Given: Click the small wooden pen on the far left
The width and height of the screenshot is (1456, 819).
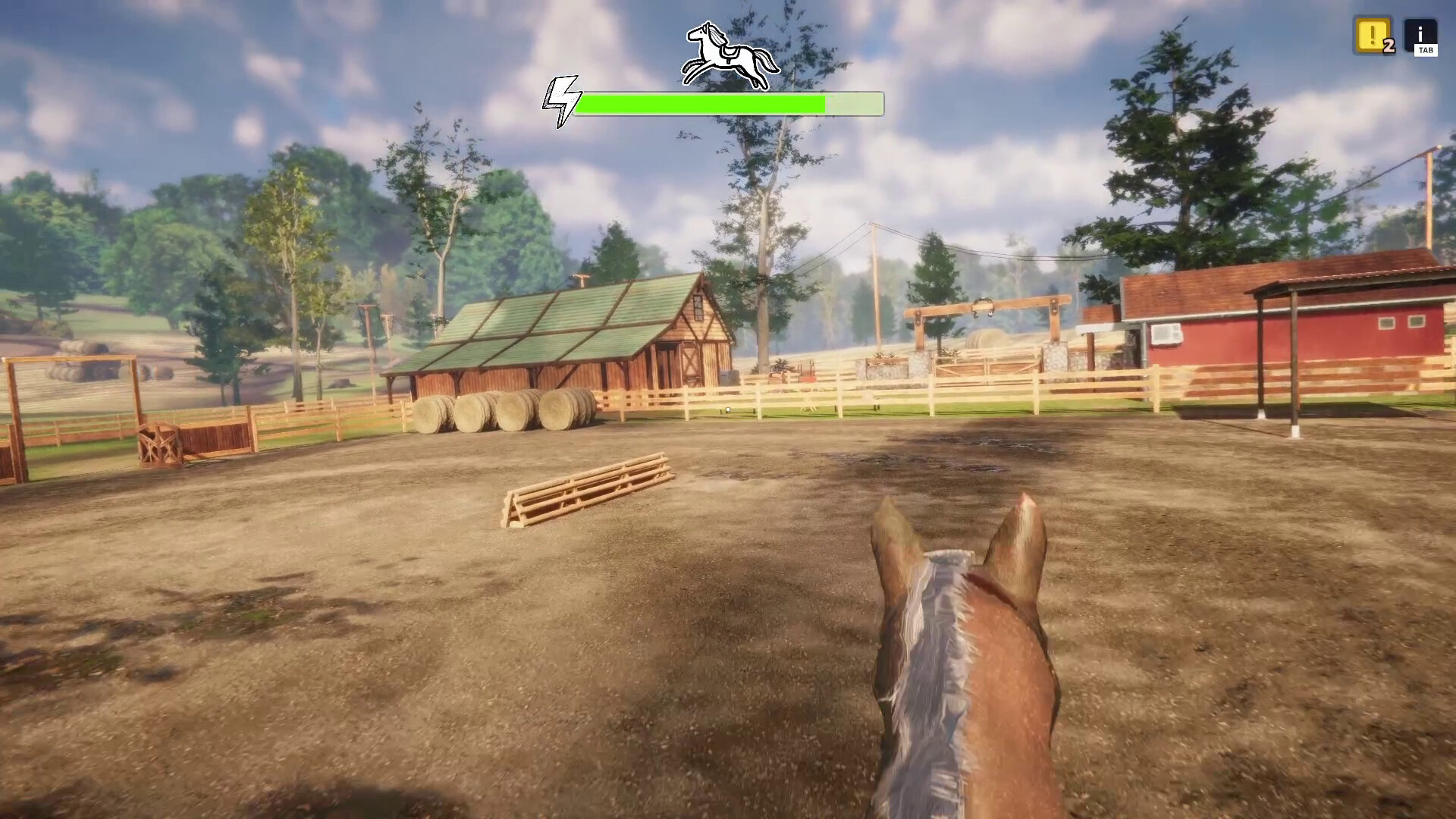Looking at the screenshot, I should click(x=159, y=444).
